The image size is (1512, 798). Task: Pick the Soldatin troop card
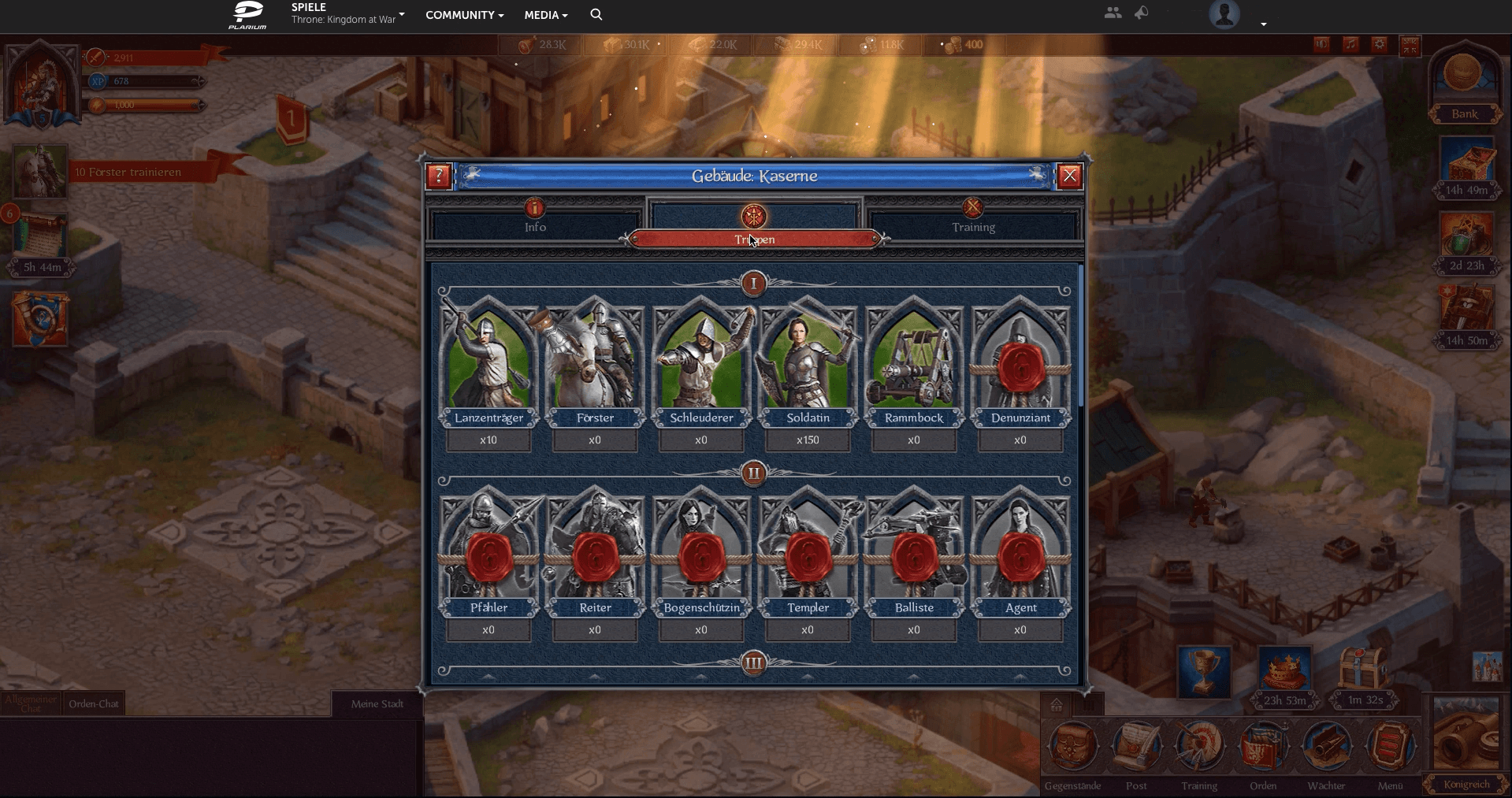click(x=808, y=362)
